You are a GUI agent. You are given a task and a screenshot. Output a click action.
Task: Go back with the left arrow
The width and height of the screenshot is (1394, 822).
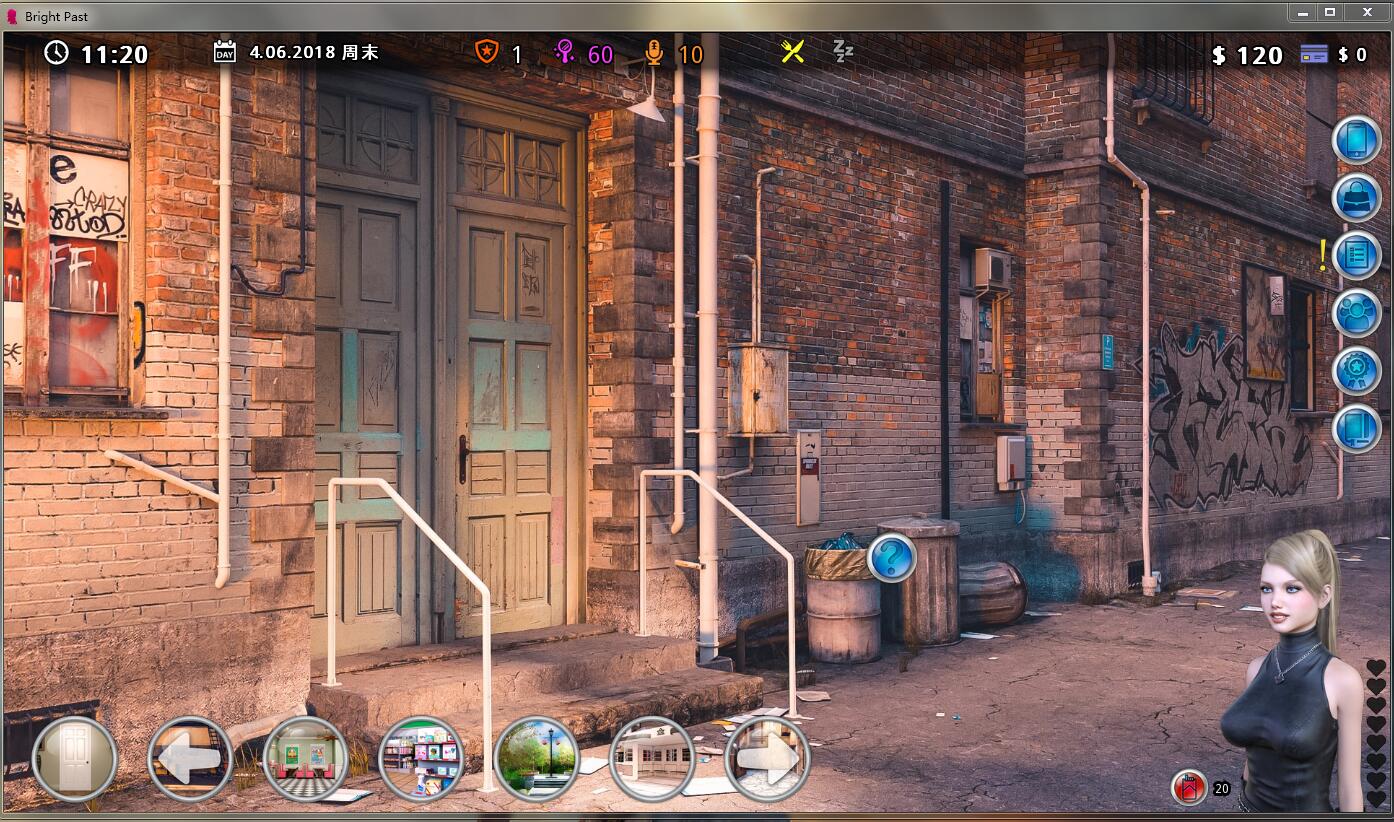point(191,759)
